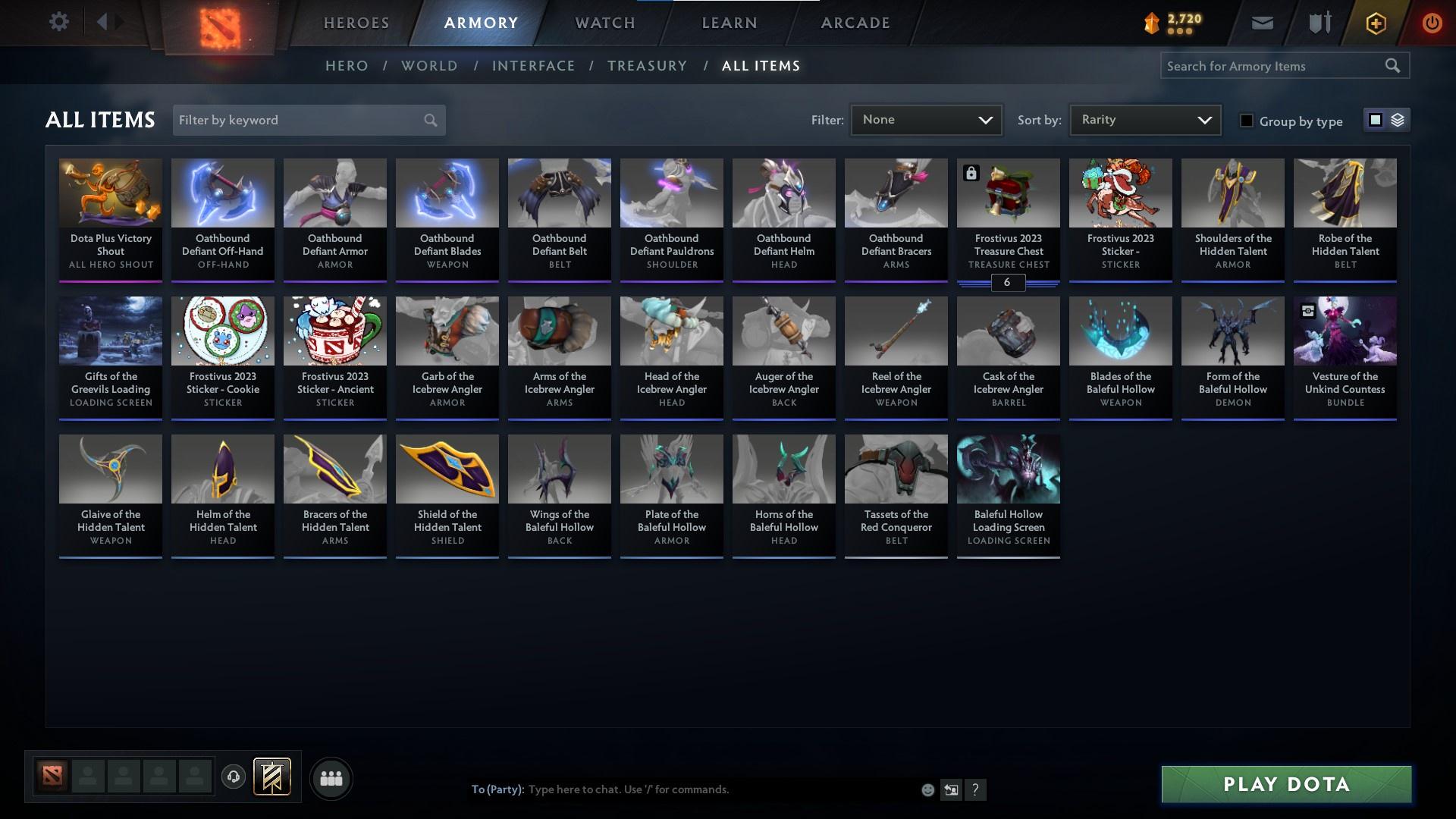Open the mail notifications icon
The image size is (1456, 819).
click(1263, 22)
